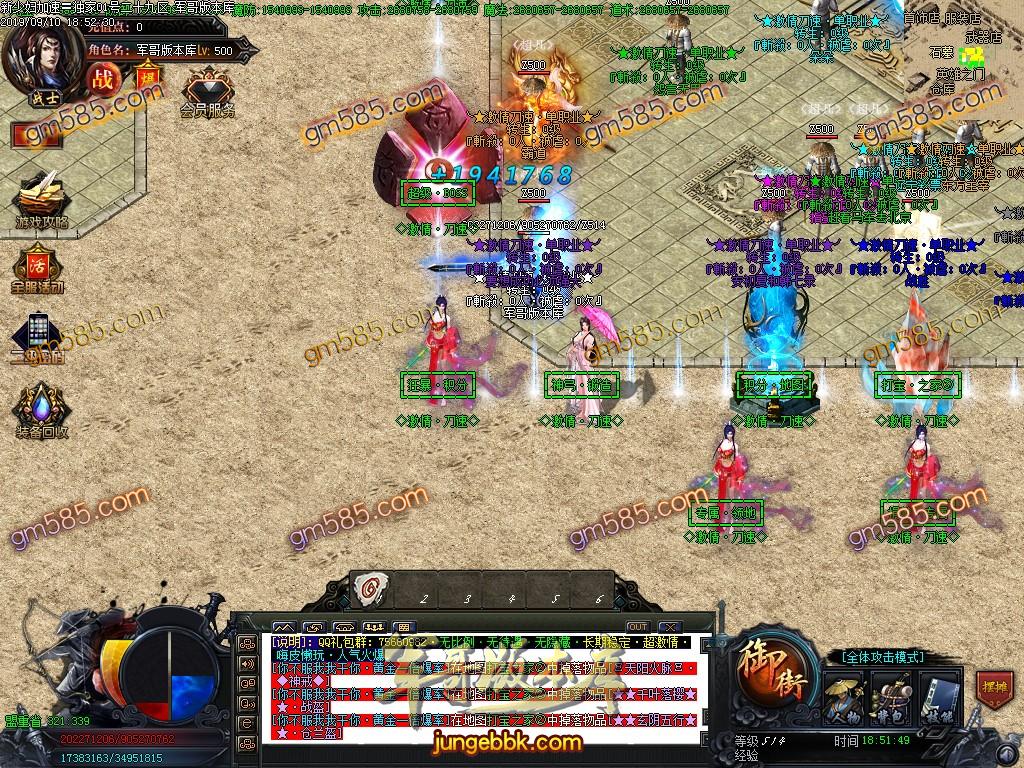
Task: Click the round red 战 button
Action: point(103,77)
